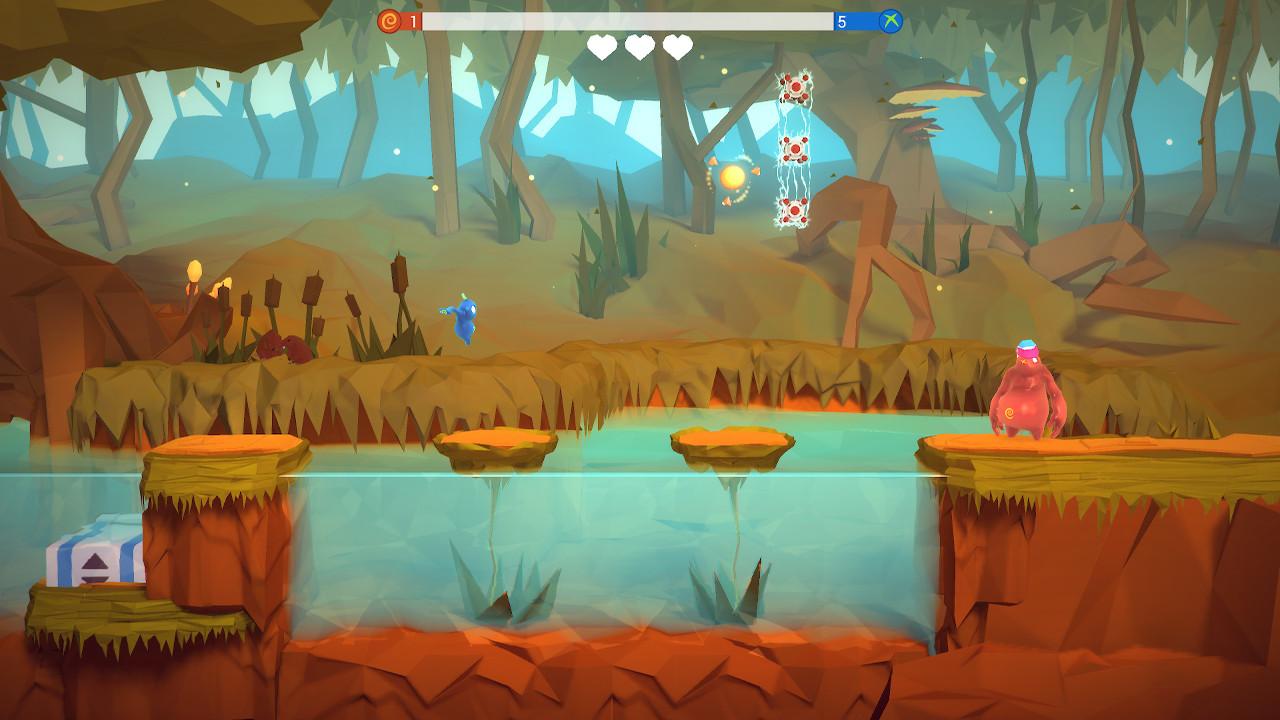Click the dark triangle pointing up on the cube
This screenshot has height=720, width=1280.
click(95, 560)
